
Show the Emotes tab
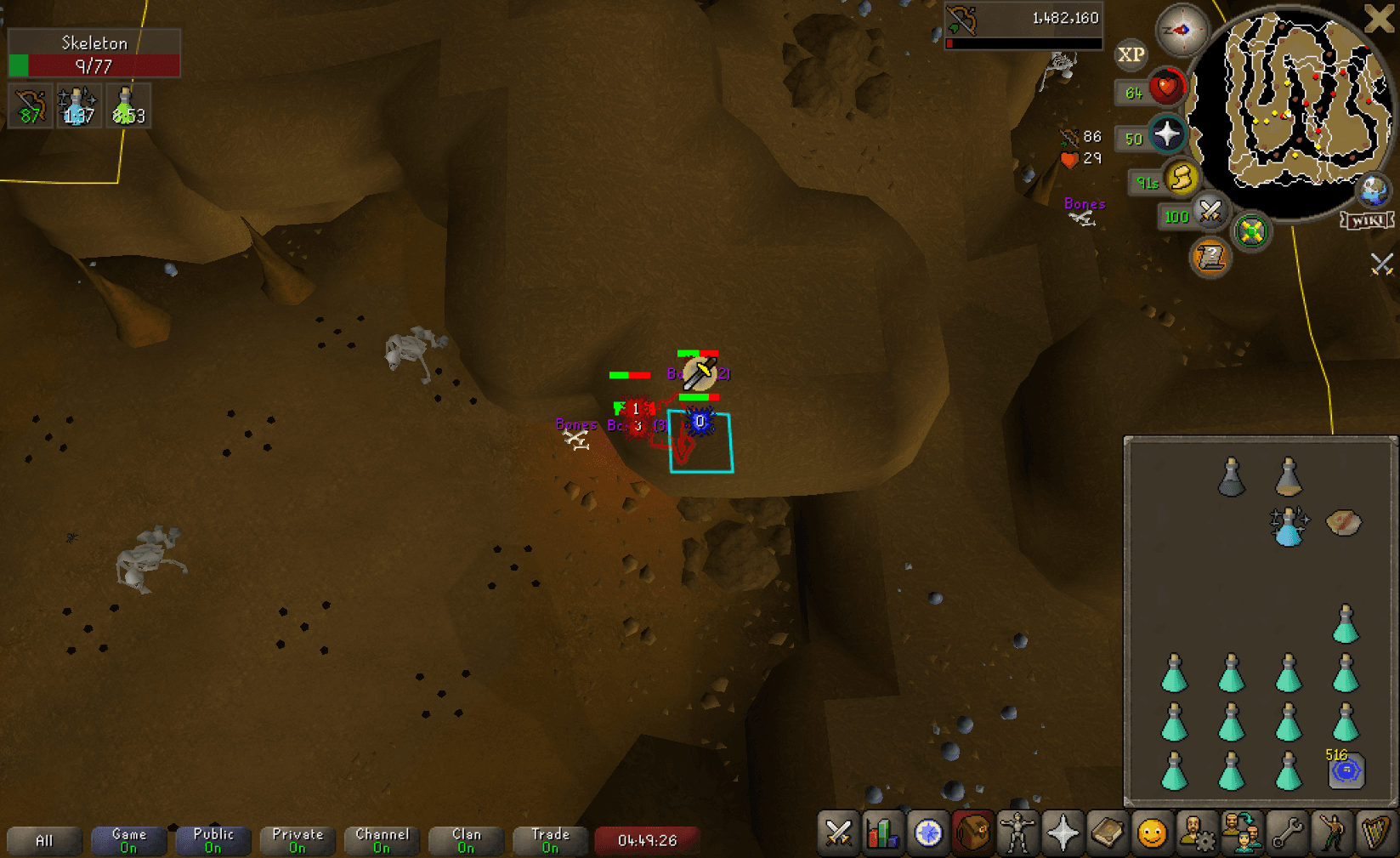pos(1152,833)
